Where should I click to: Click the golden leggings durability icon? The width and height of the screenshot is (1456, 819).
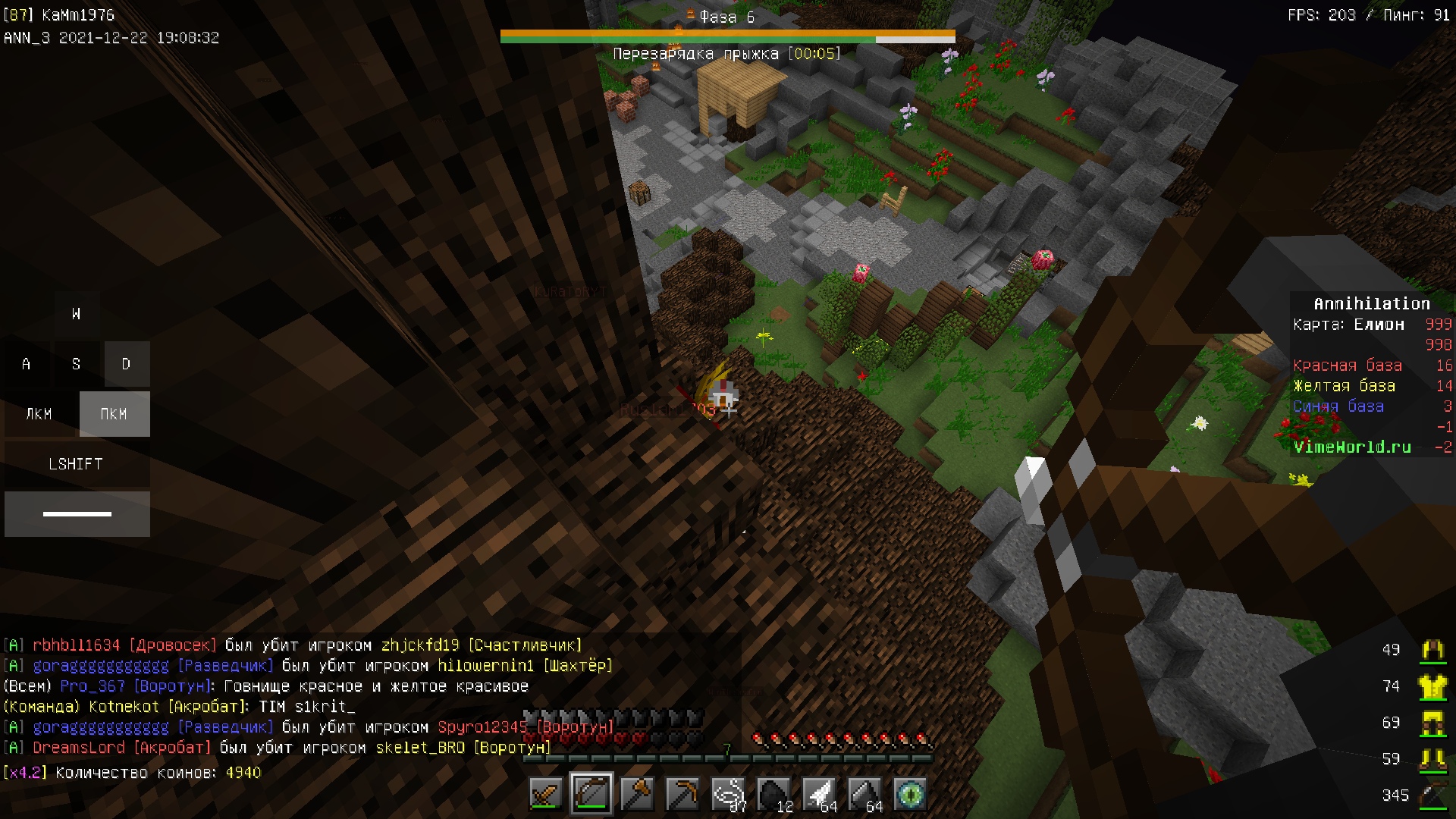[1432, 723]
